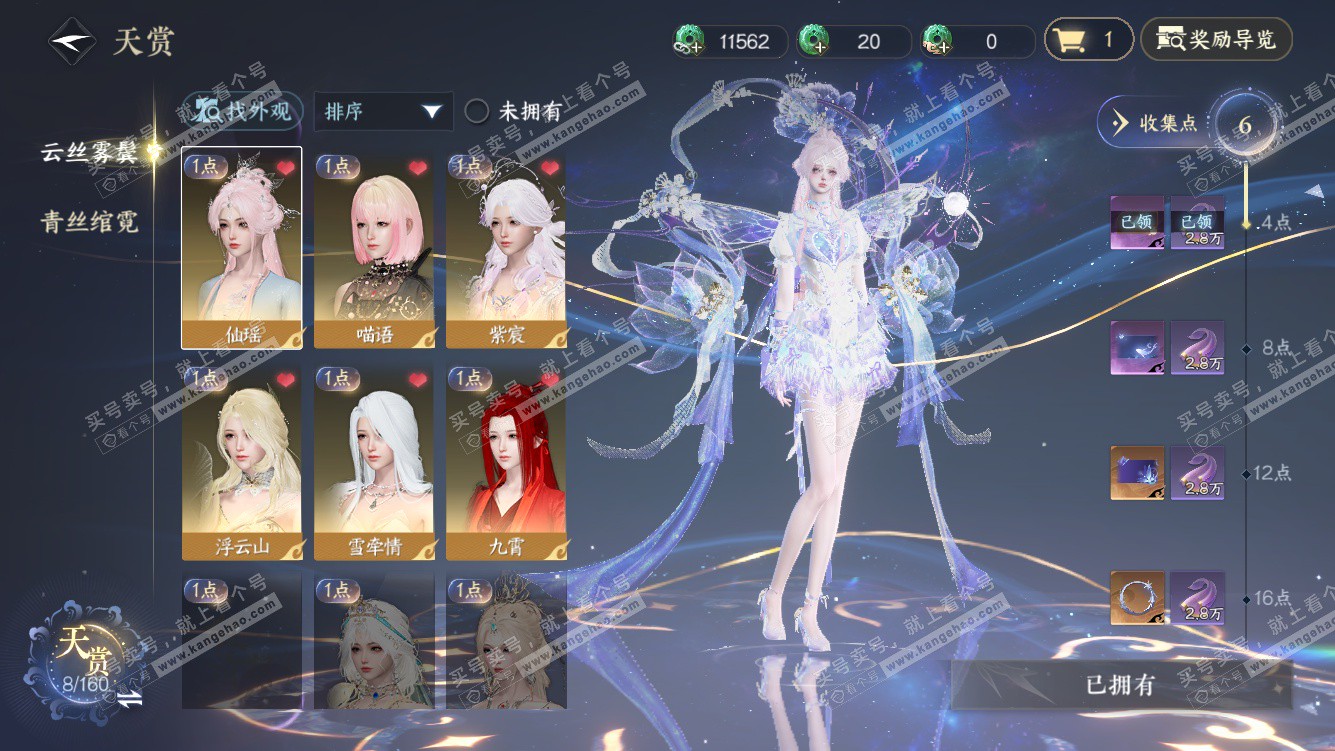Open the 排序 sort dropdown
The image size is (1335, 751).
[x=383, y=111]
